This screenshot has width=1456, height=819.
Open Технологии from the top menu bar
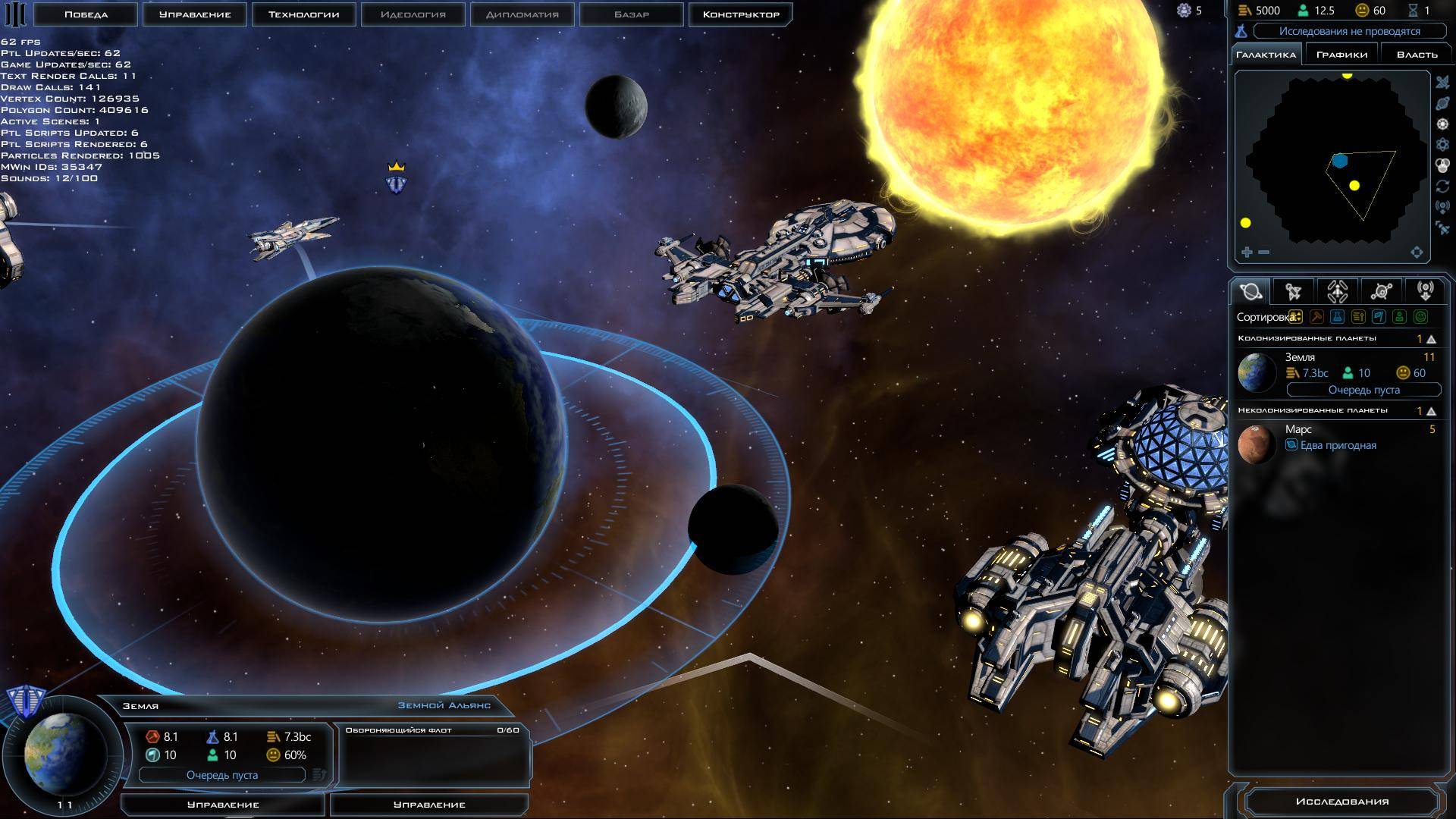[303, 14]
